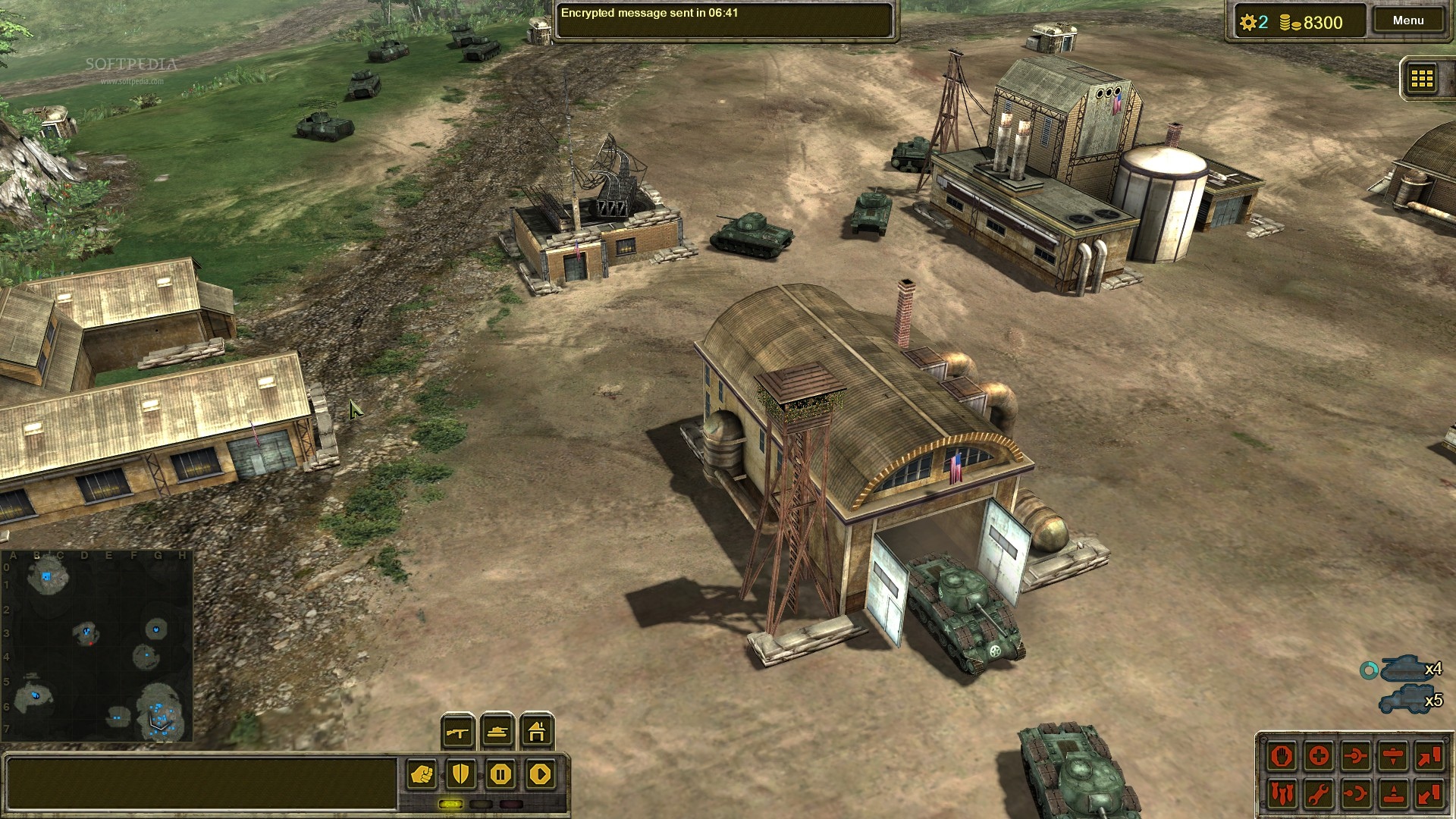Open the game Menu
Viewport: 1456px width, 819px height.
click(x=1407, y=20)
